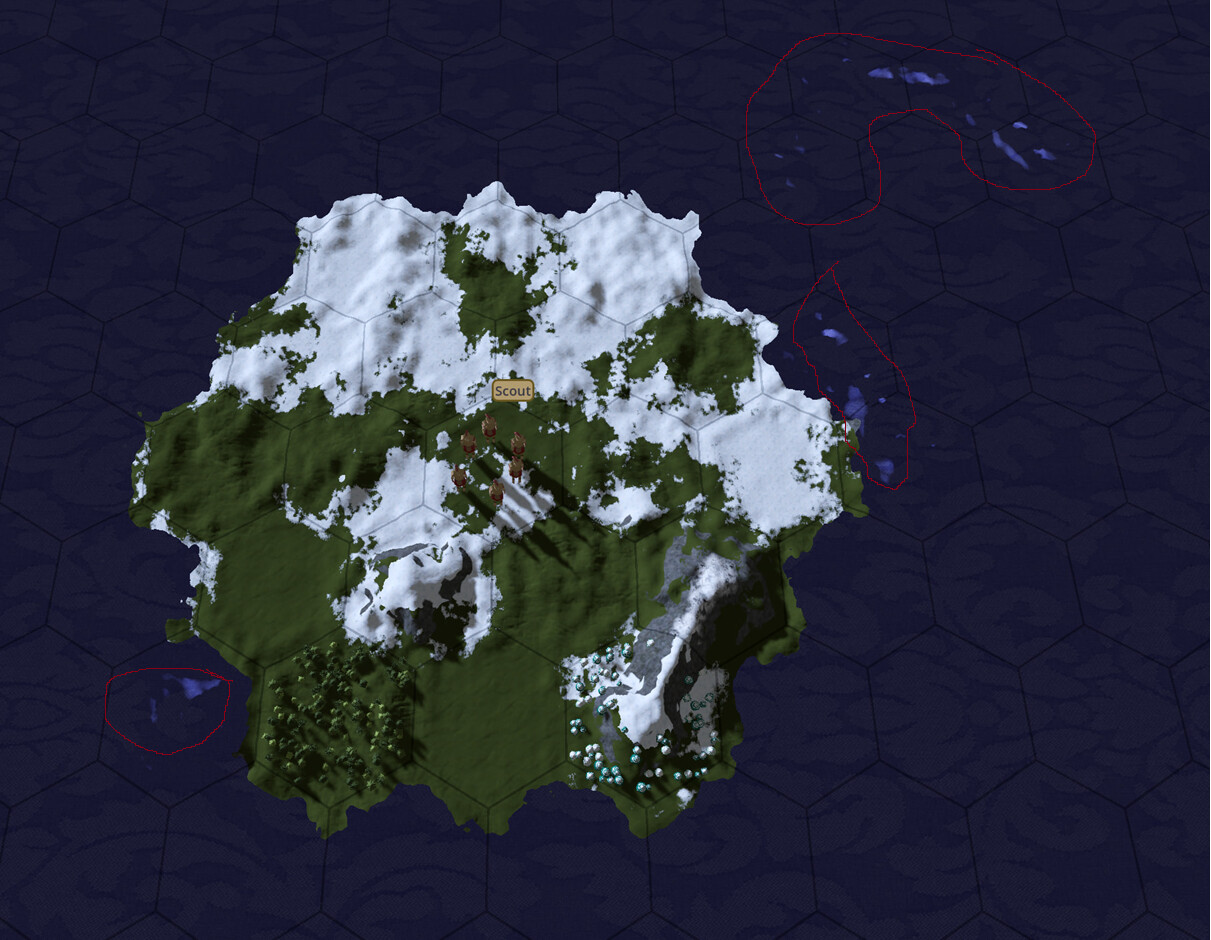Select the Scout unit label
This screenshot has width=1211, height=940.
click(512, 391)
